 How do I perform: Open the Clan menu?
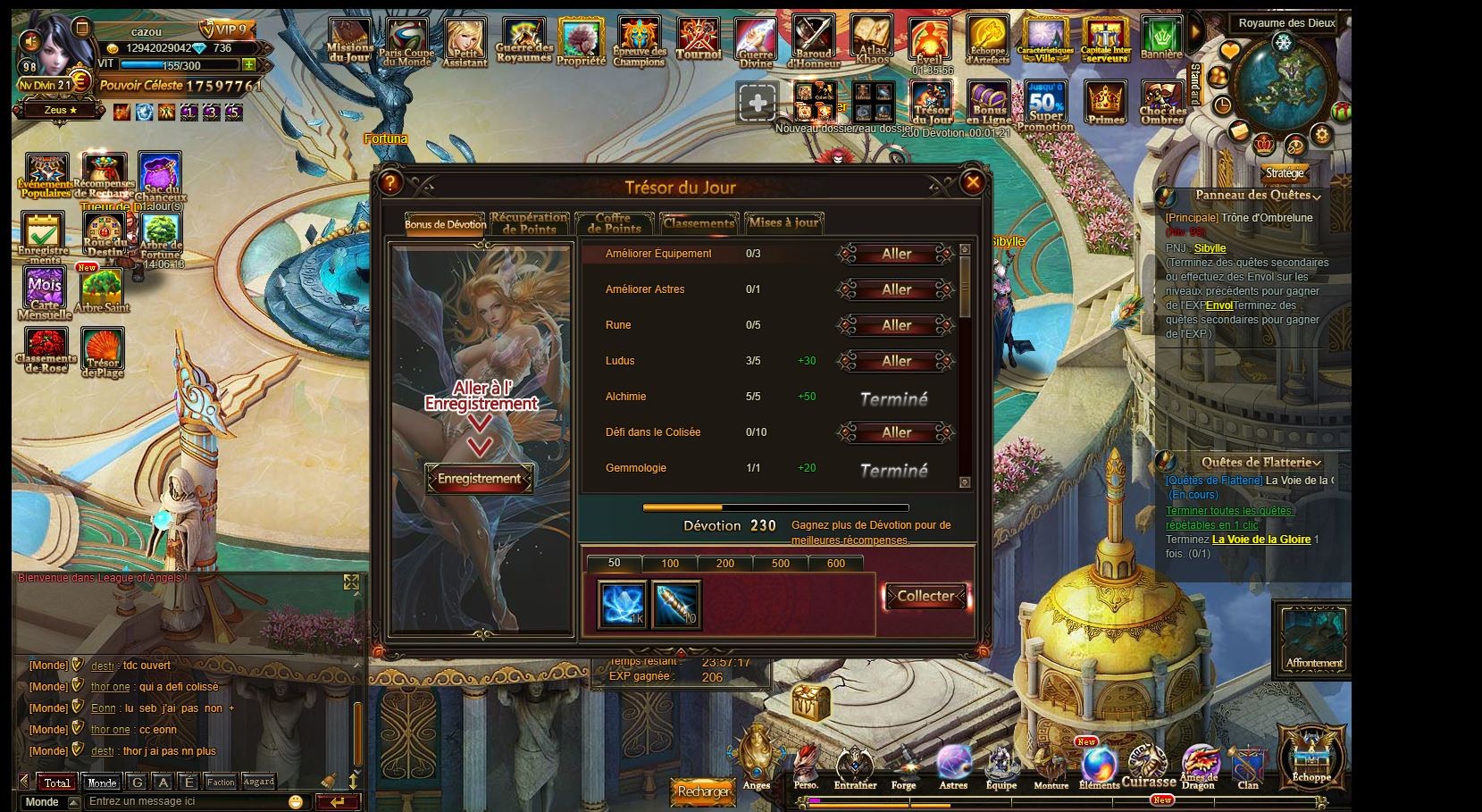[x=1247, y=768]
